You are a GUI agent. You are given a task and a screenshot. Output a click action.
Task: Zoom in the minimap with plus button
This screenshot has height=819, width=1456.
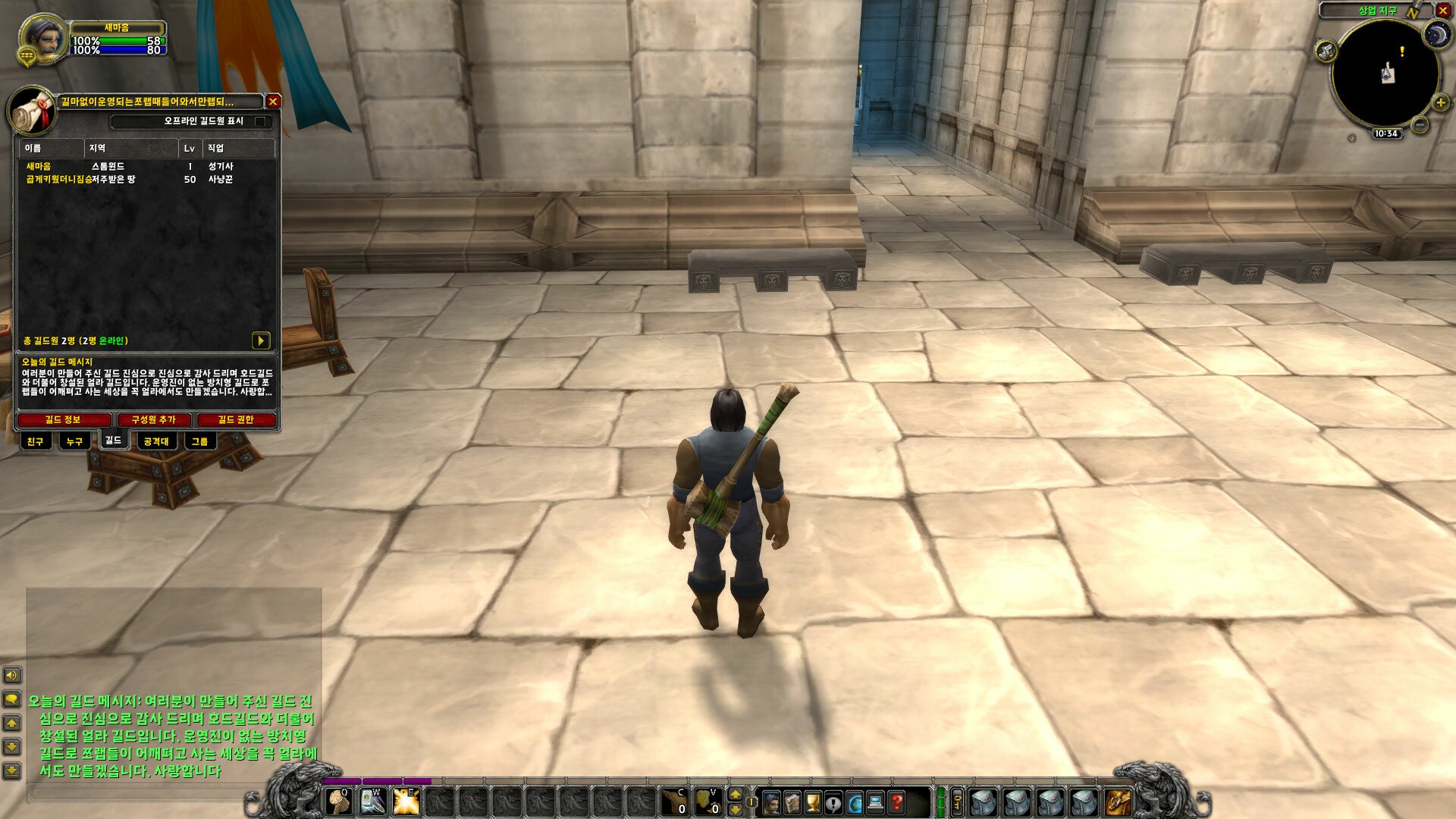tap(1440, 102)
